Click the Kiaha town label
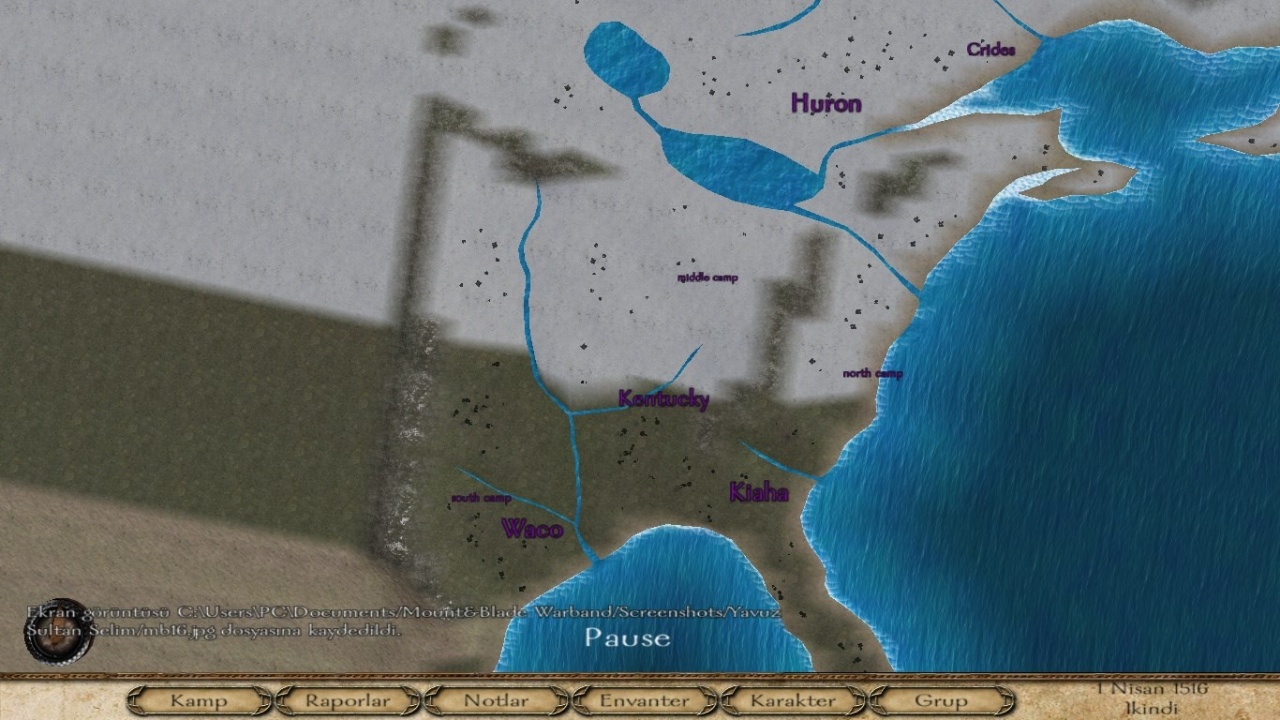This screenshot has width=1280, height=720. click(759, 492)
